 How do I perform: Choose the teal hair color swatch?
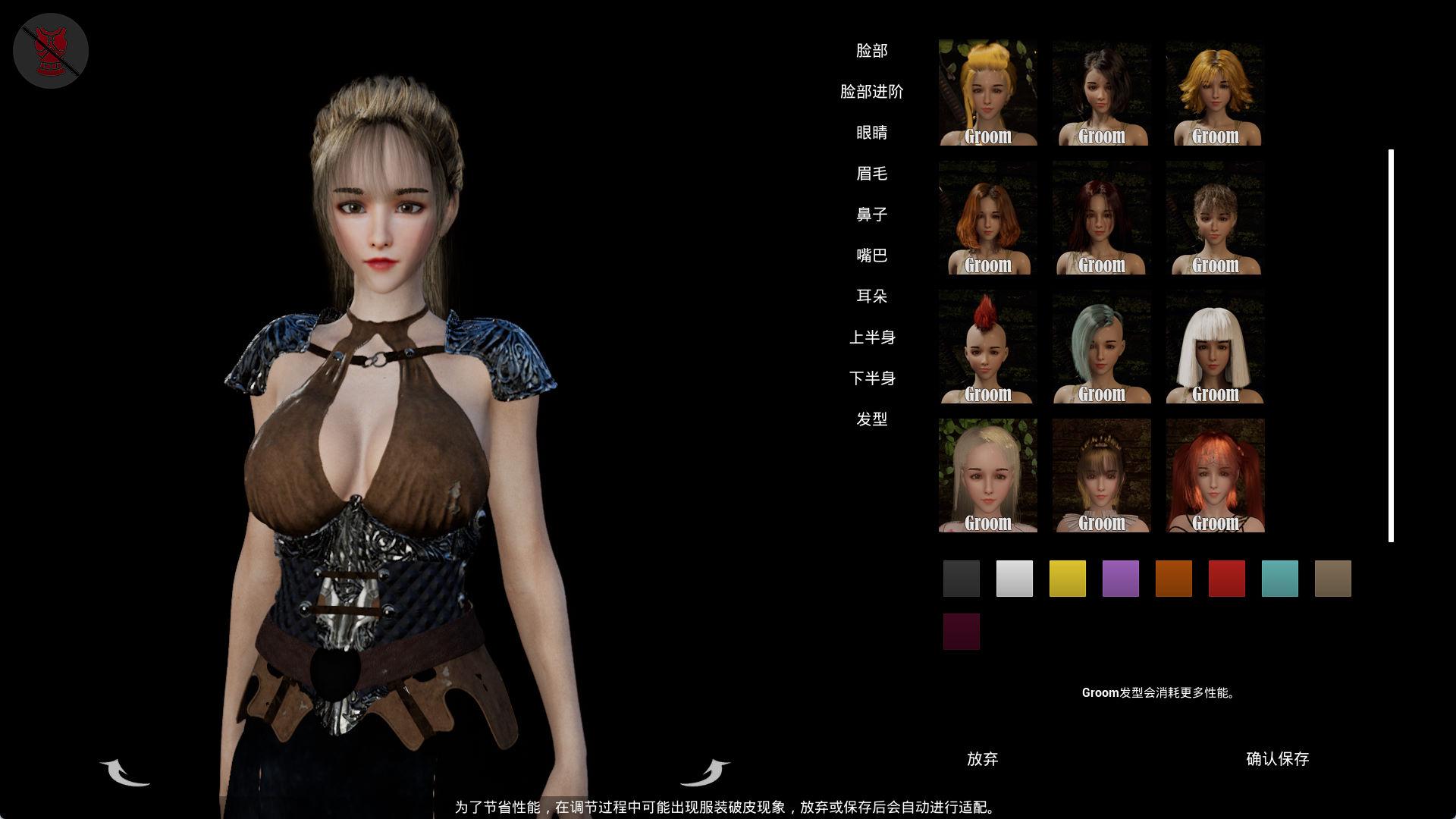click(x=1279, y=579)
